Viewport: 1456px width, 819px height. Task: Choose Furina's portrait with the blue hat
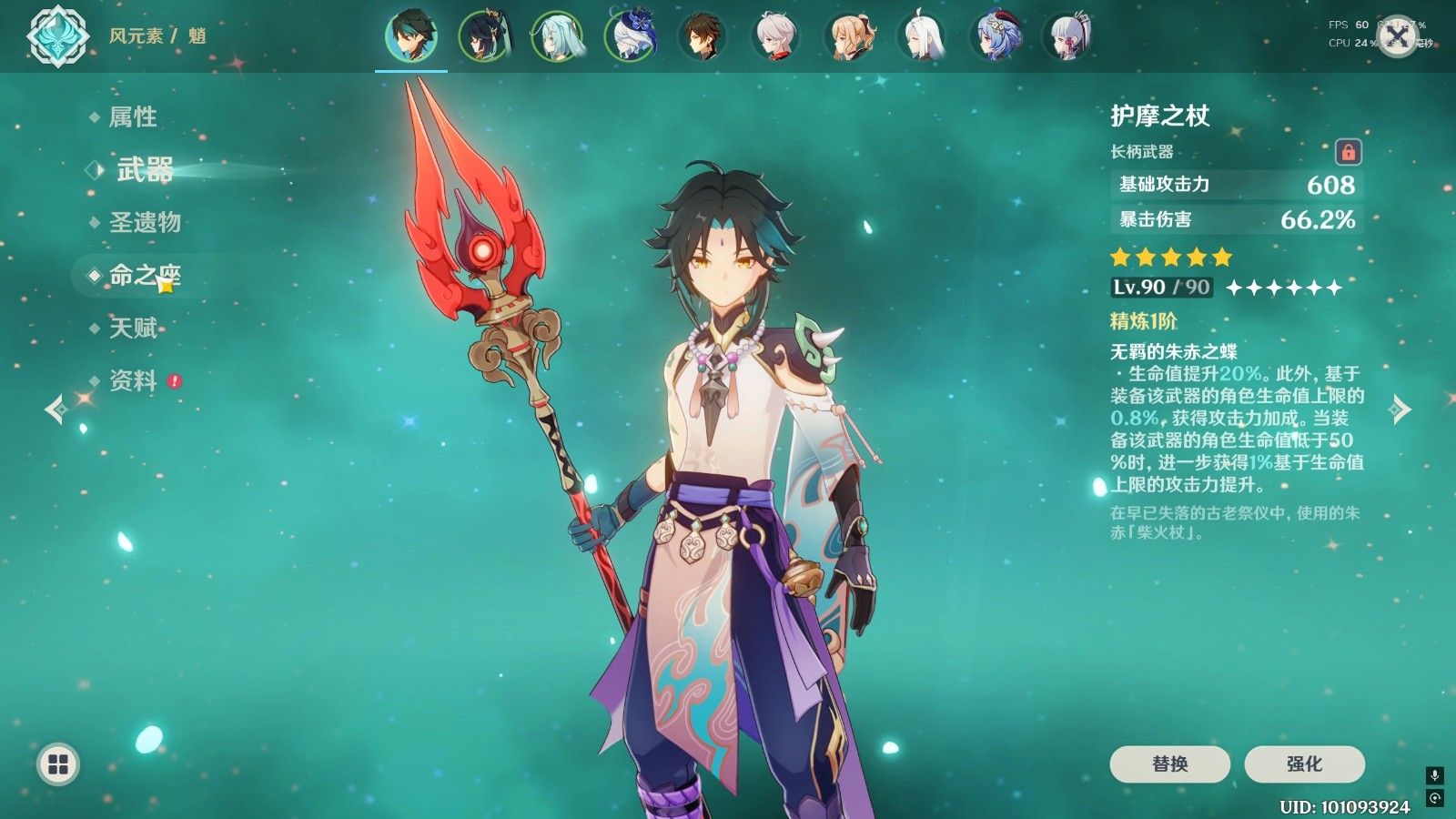pos(630,37)
